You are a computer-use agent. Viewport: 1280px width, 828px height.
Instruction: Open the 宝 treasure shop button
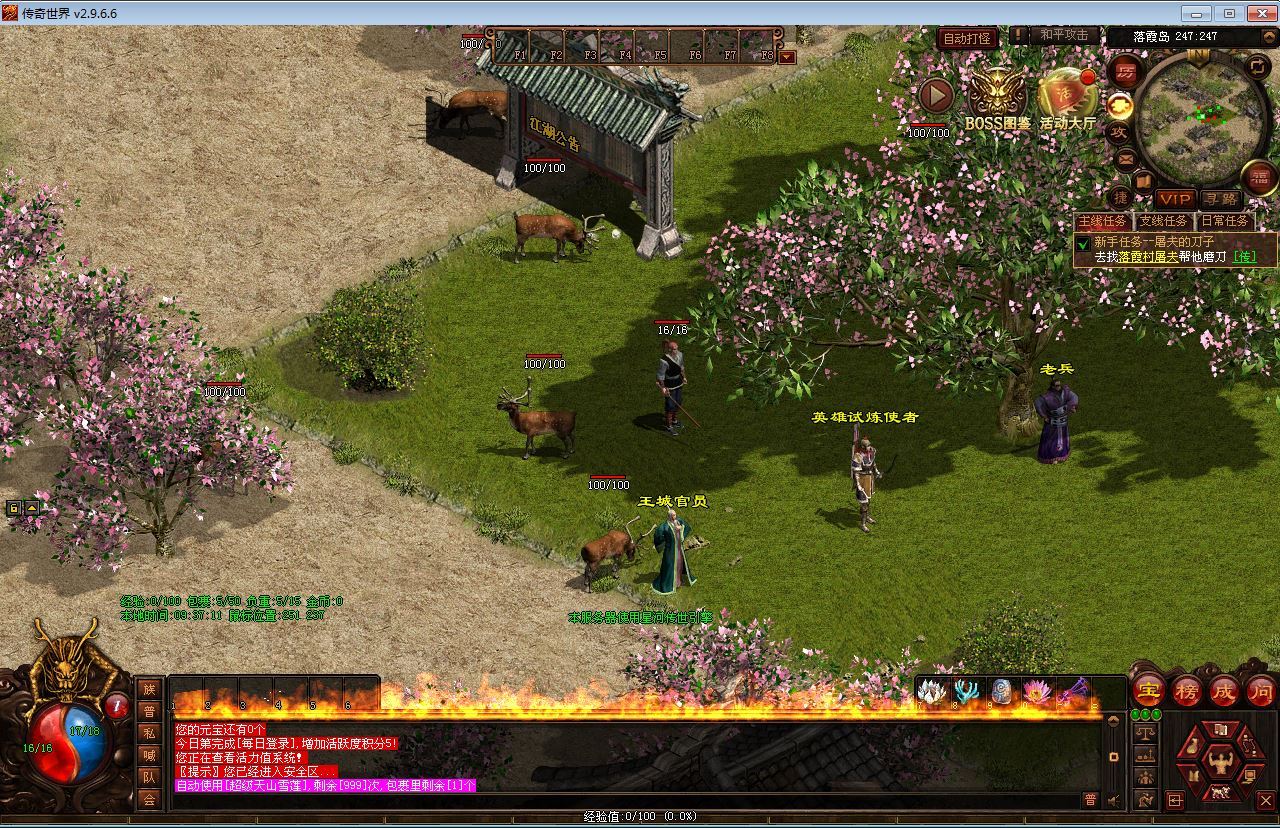point(1148,690)
